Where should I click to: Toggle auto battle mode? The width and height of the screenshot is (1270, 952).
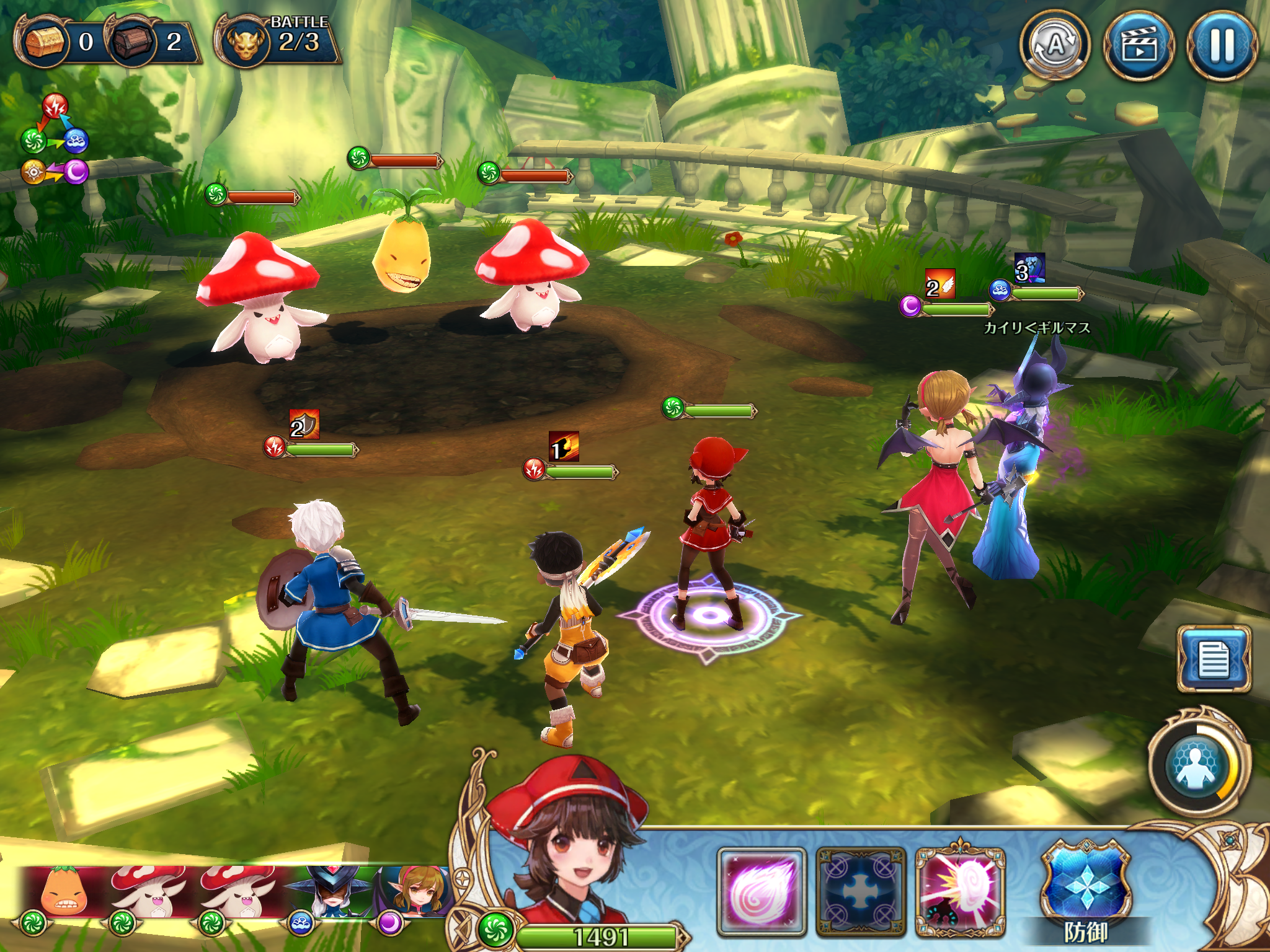1055,45
